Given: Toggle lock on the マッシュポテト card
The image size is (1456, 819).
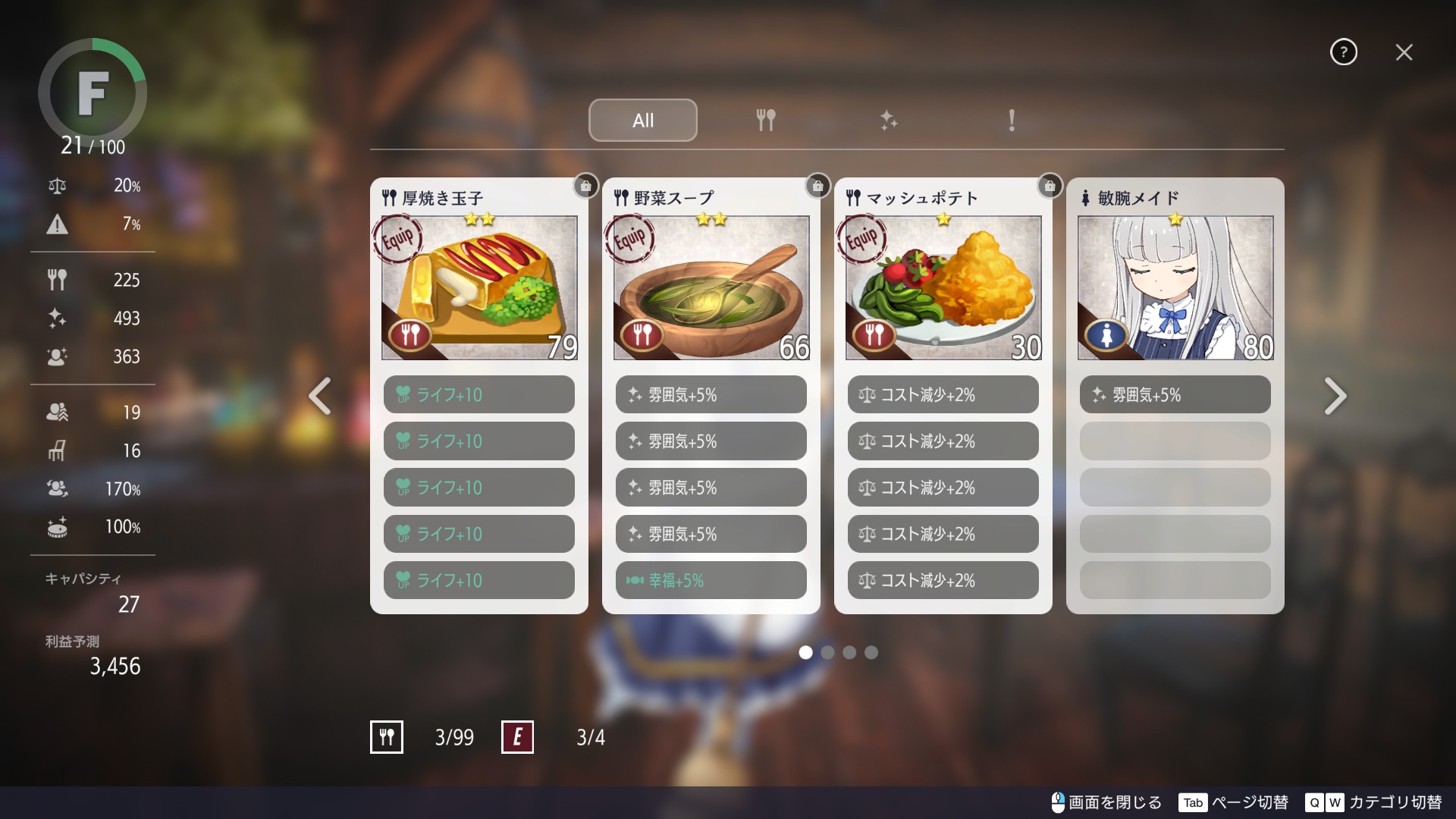Looking at the screenshot, I should click(1050, 186).
